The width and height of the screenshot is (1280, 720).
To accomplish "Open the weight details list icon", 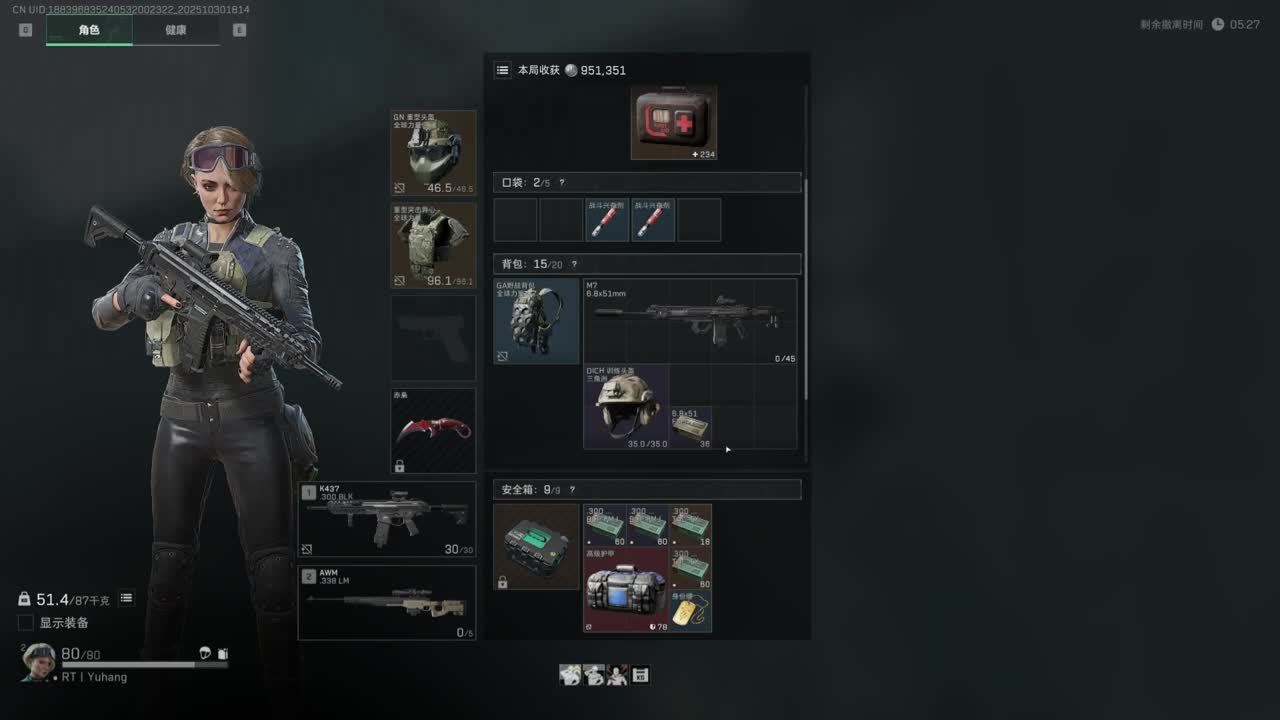I will click(x=127, y=599).
